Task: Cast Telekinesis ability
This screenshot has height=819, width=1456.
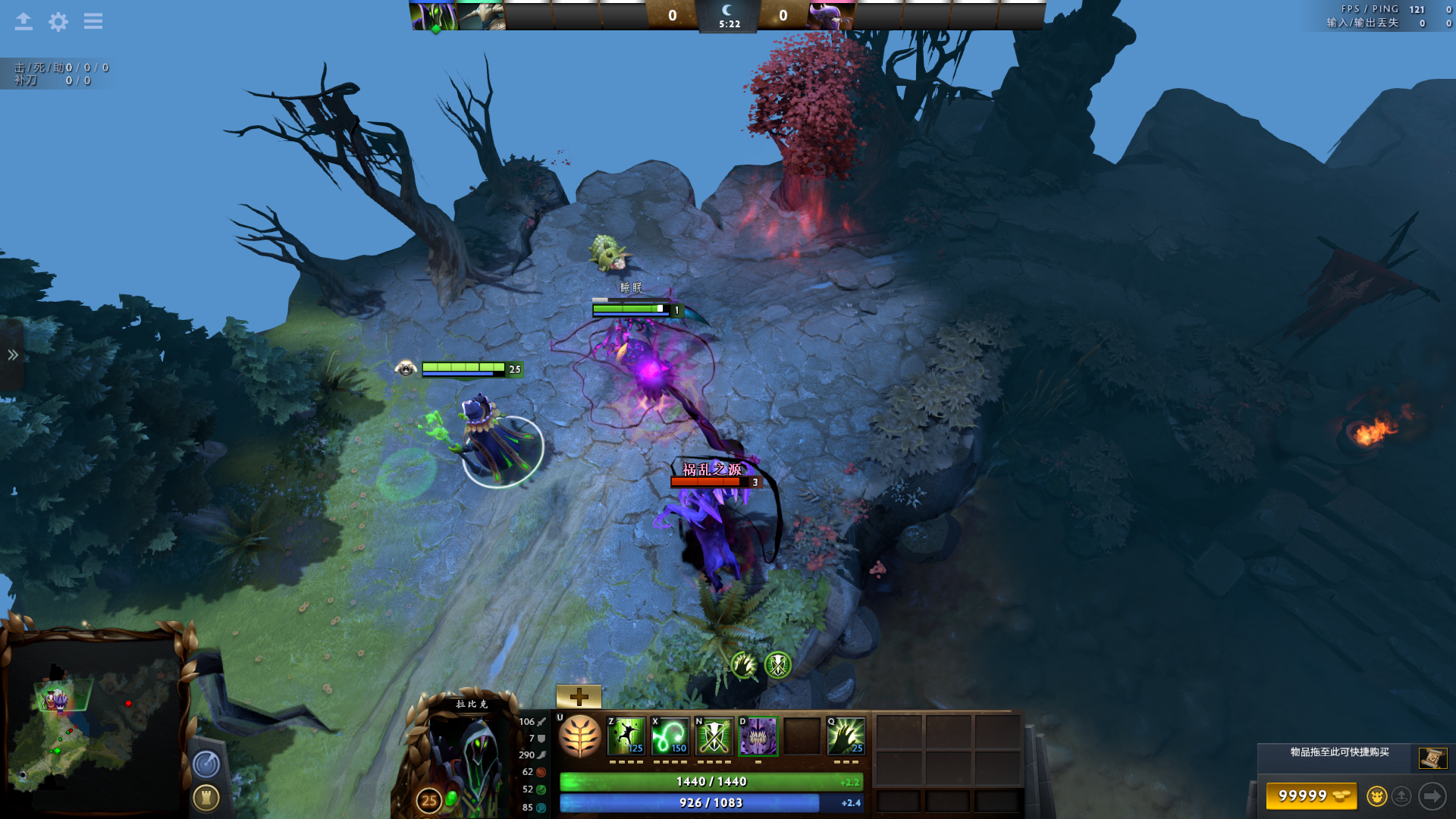Action: pos(627,736)
